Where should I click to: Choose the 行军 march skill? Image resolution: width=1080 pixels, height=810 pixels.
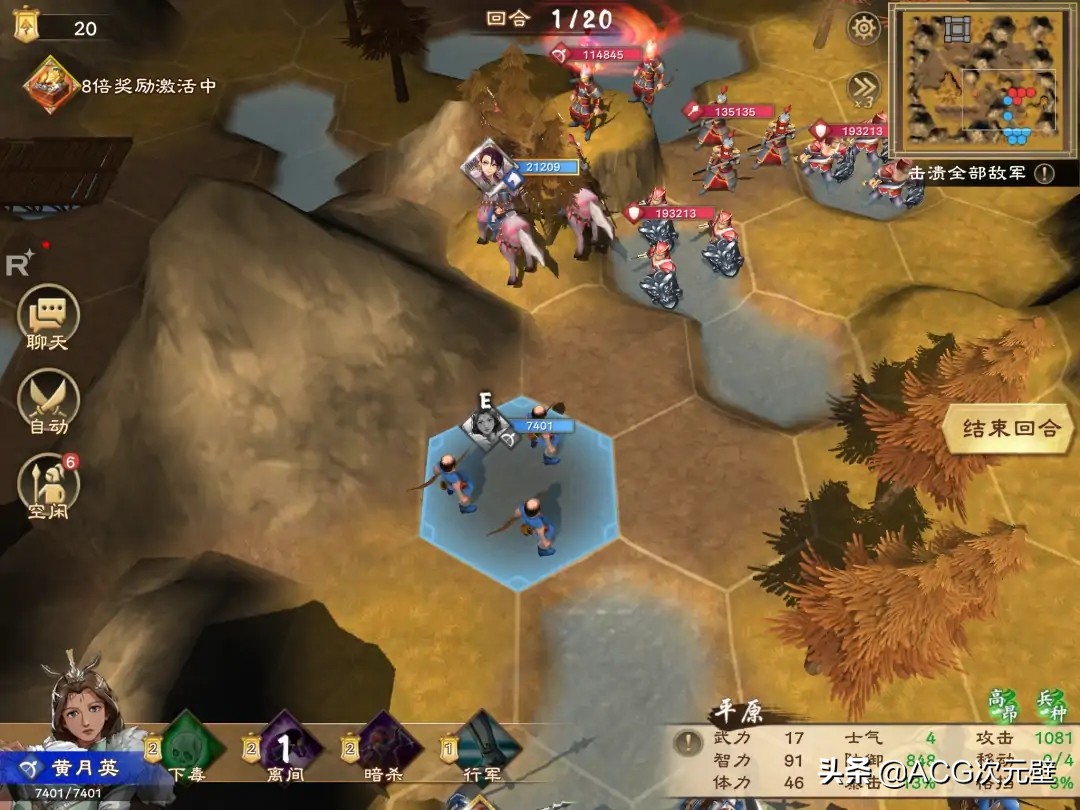click(x=486, y=747)
